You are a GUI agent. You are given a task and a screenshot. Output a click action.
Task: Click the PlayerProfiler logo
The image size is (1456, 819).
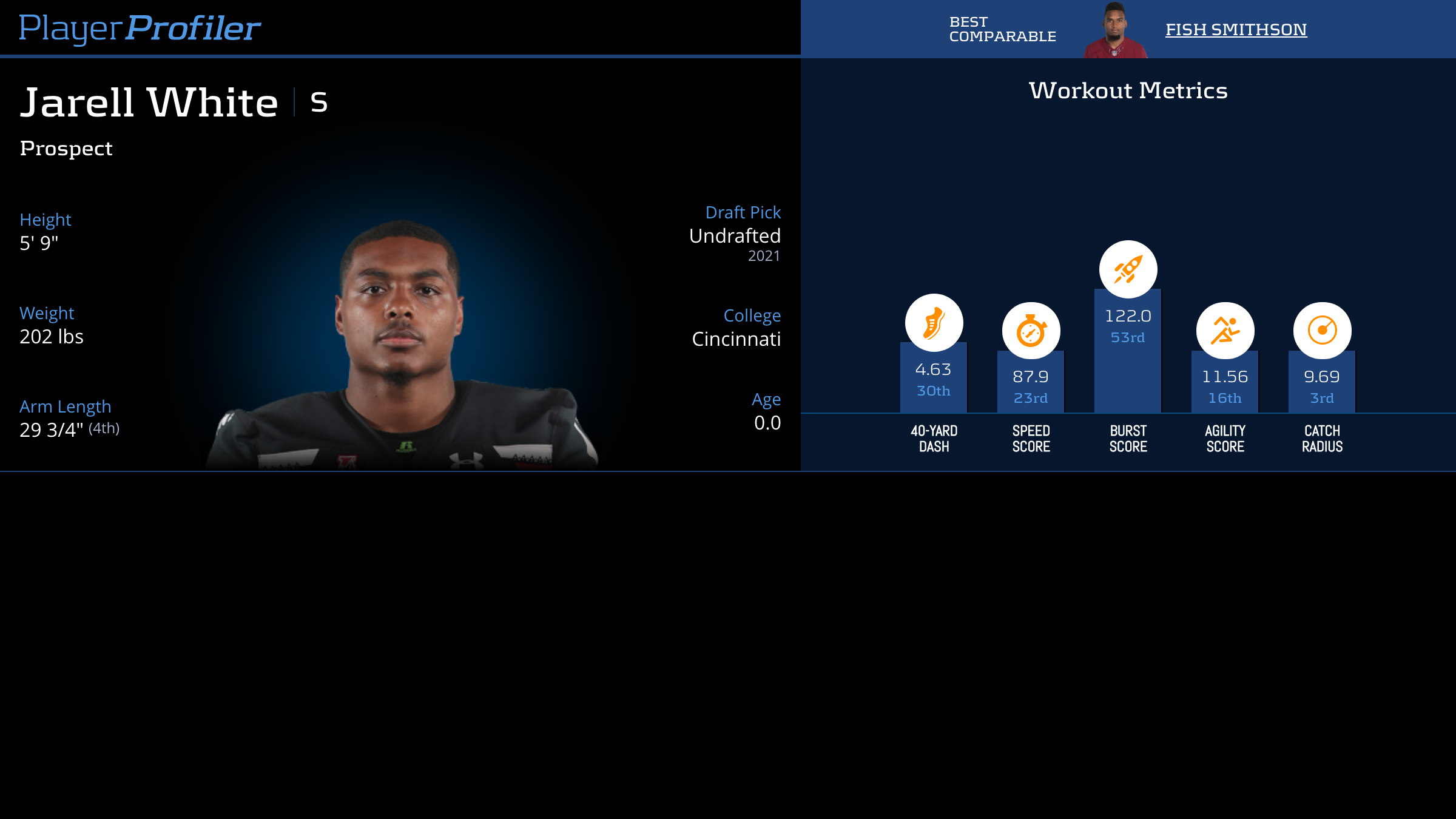pos(140,28)
